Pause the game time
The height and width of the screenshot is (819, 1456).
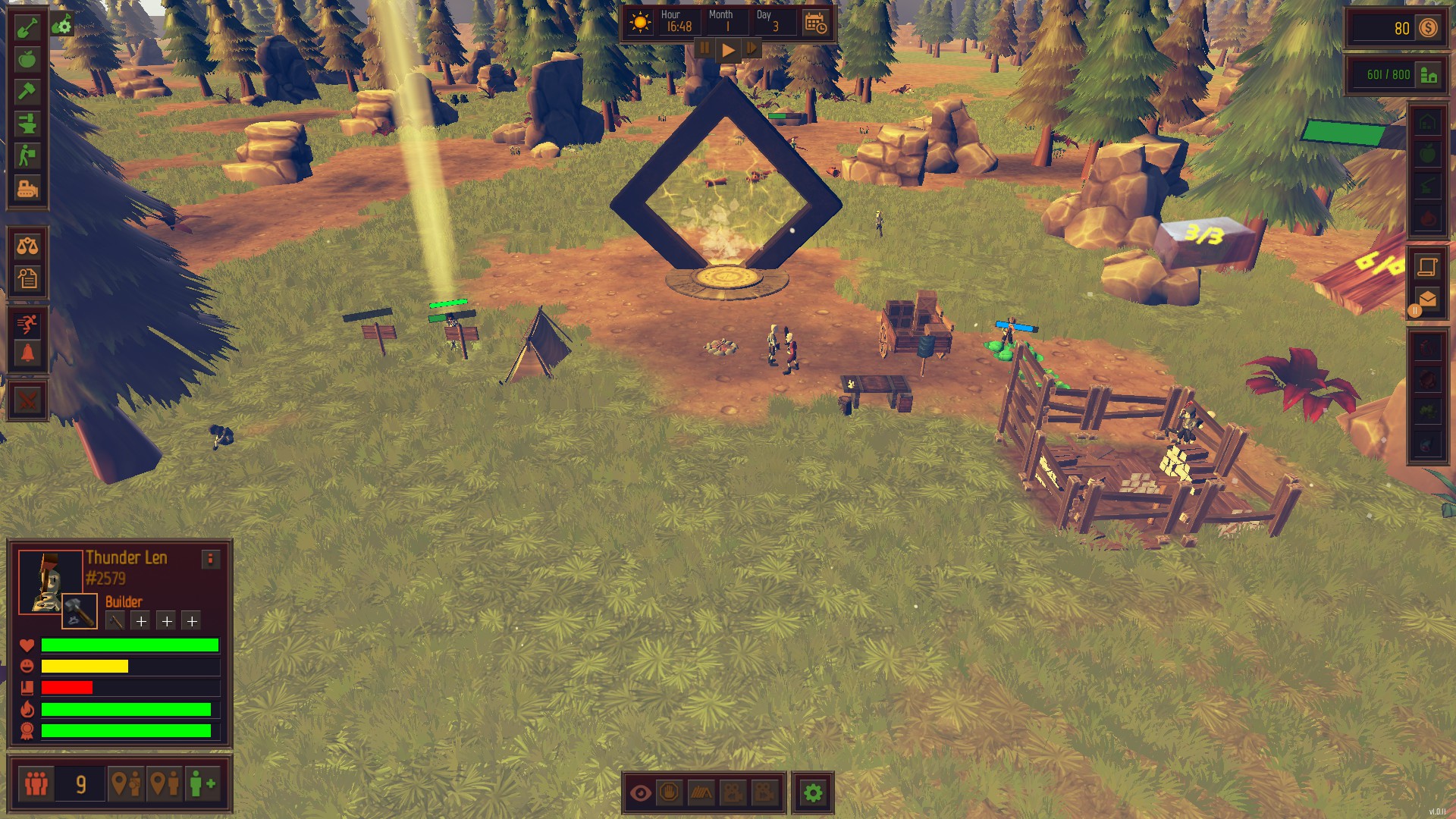(x=704, y=49)
